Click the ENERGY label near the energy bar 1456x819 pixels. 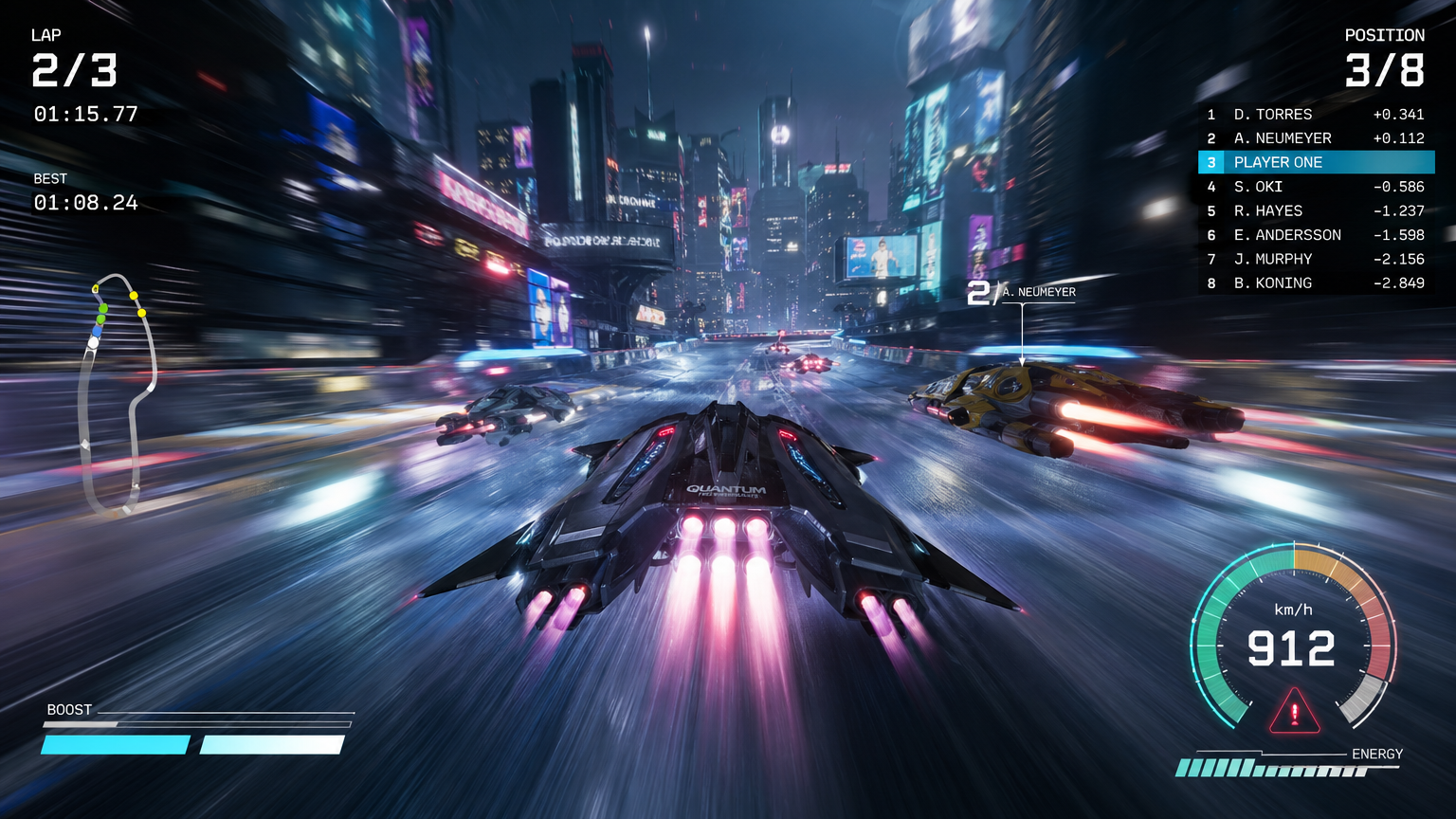pos(1376,754)
